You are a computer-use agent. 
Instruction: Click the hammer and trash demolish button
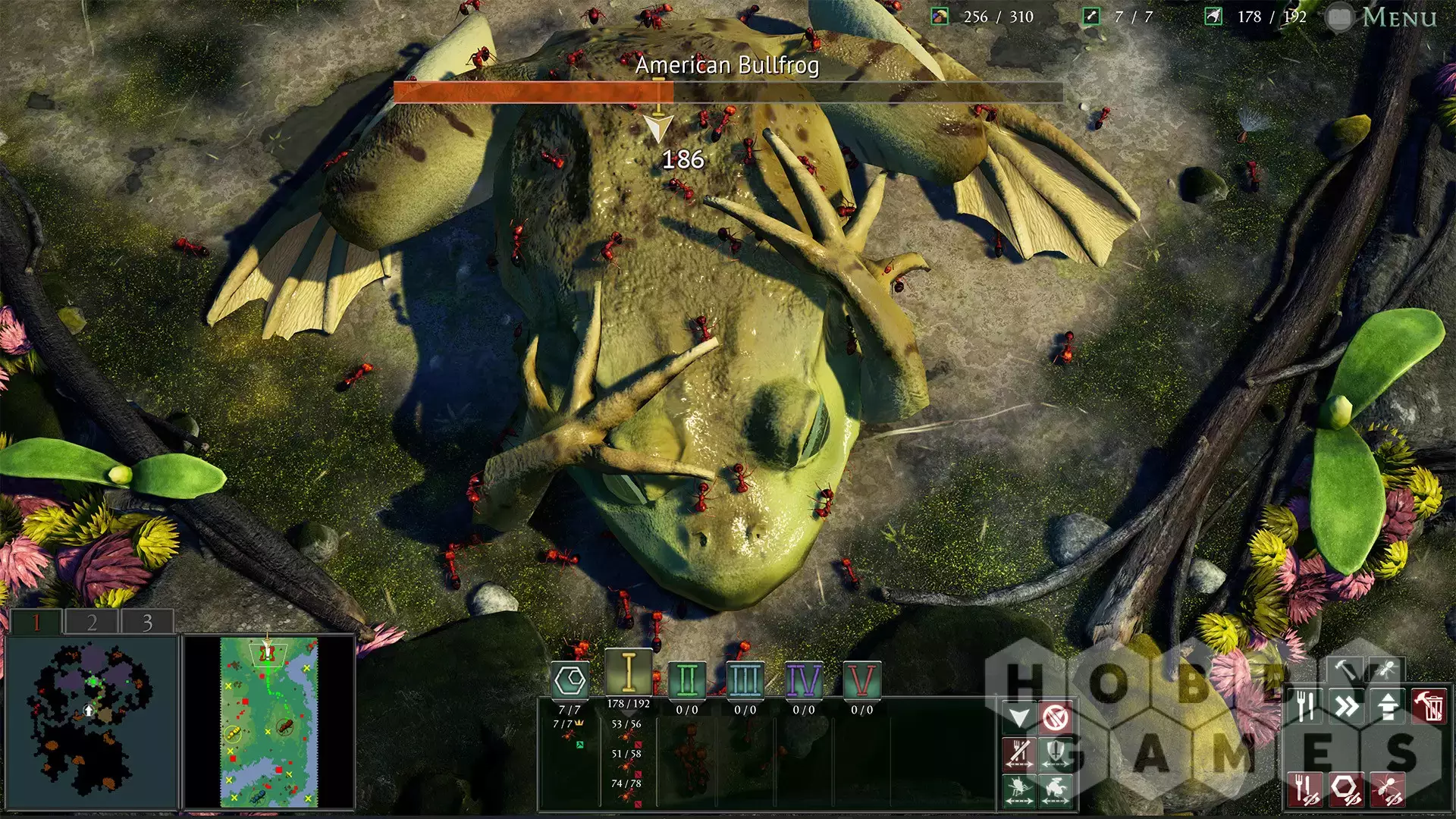pyautogui.click(x=1429, y=706)
